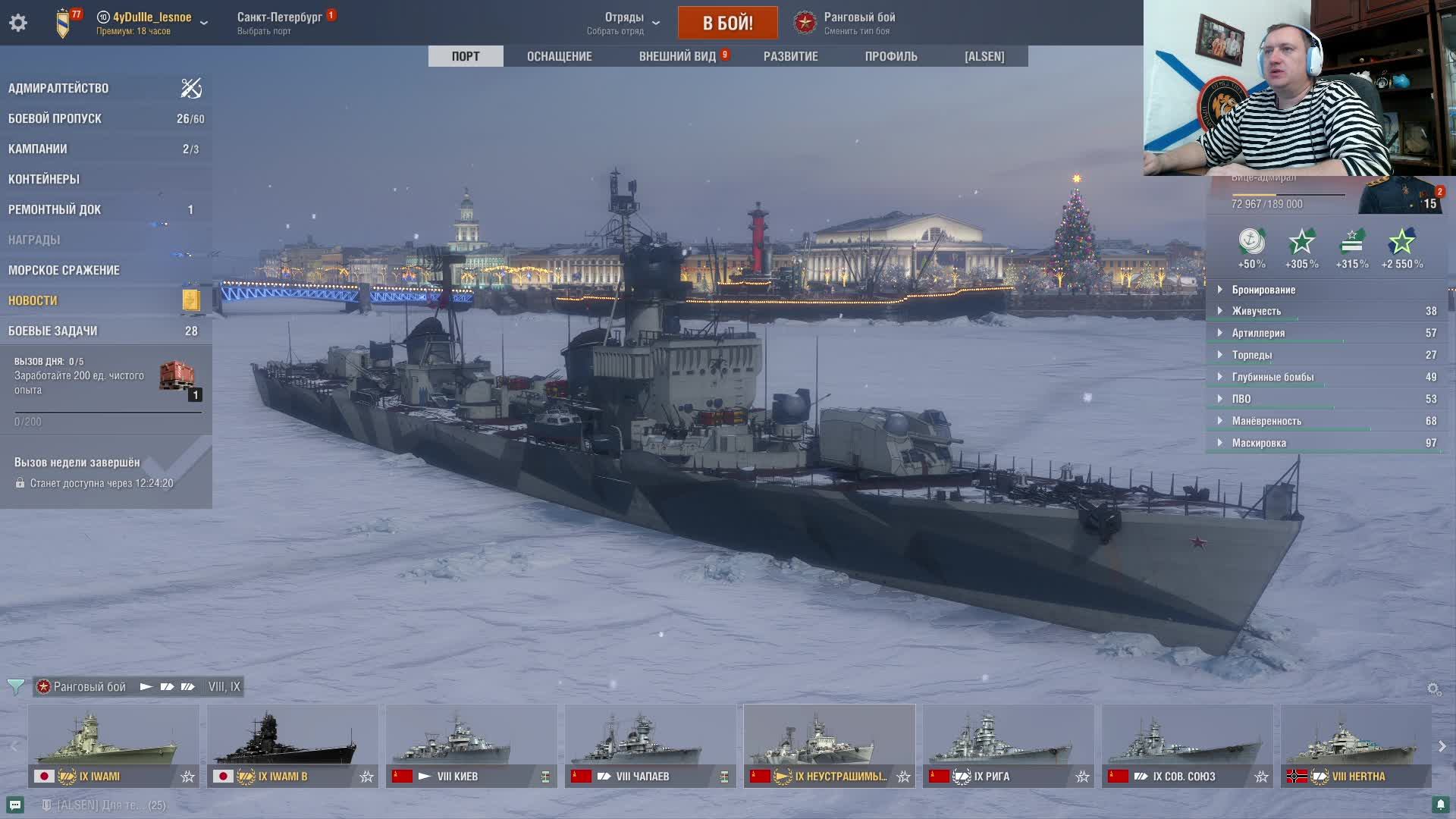Open the Отряды division dropdown

pyautogui.click(x=624, y=23)
